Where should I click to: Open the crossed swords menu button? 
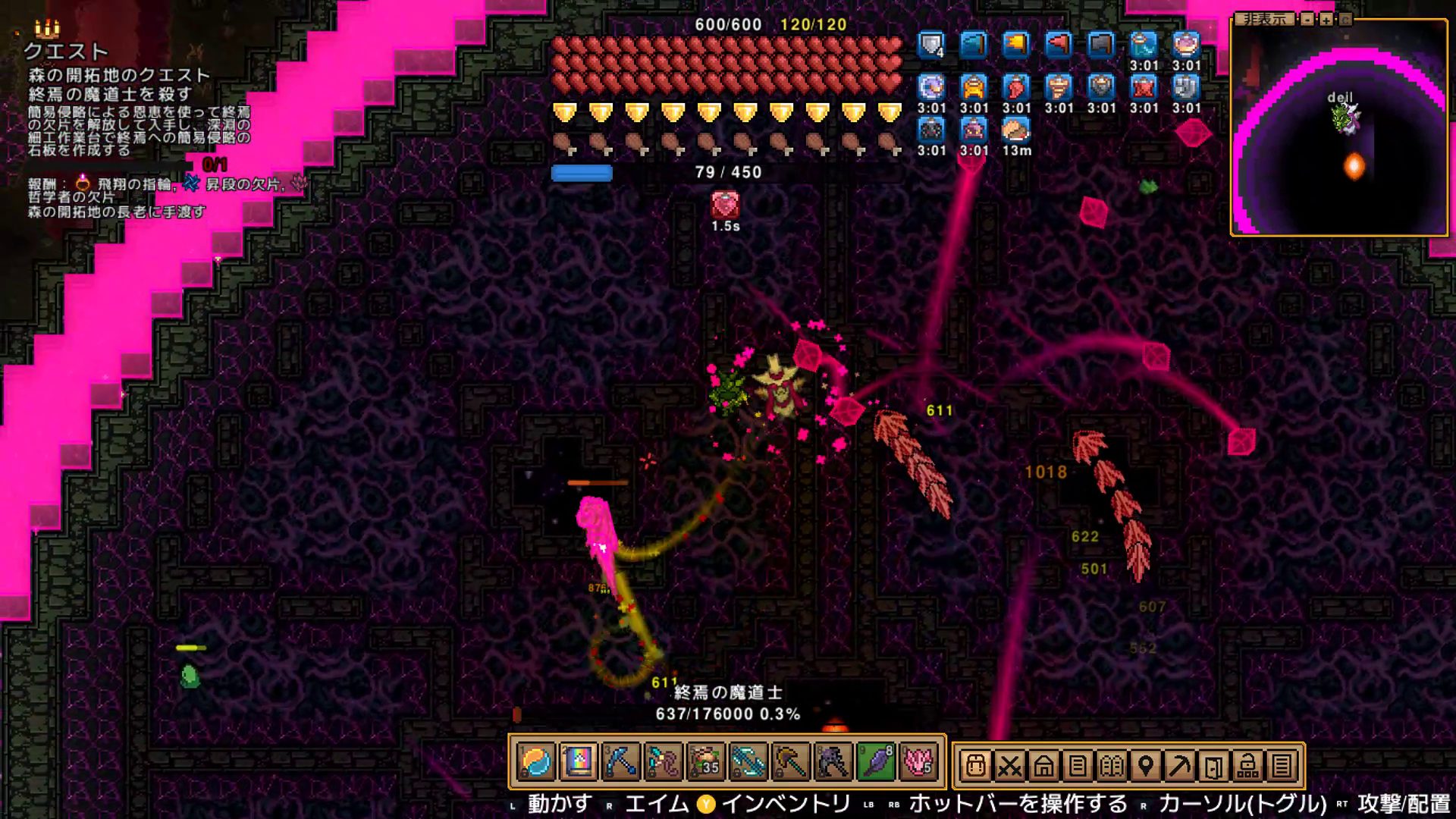1009,766
